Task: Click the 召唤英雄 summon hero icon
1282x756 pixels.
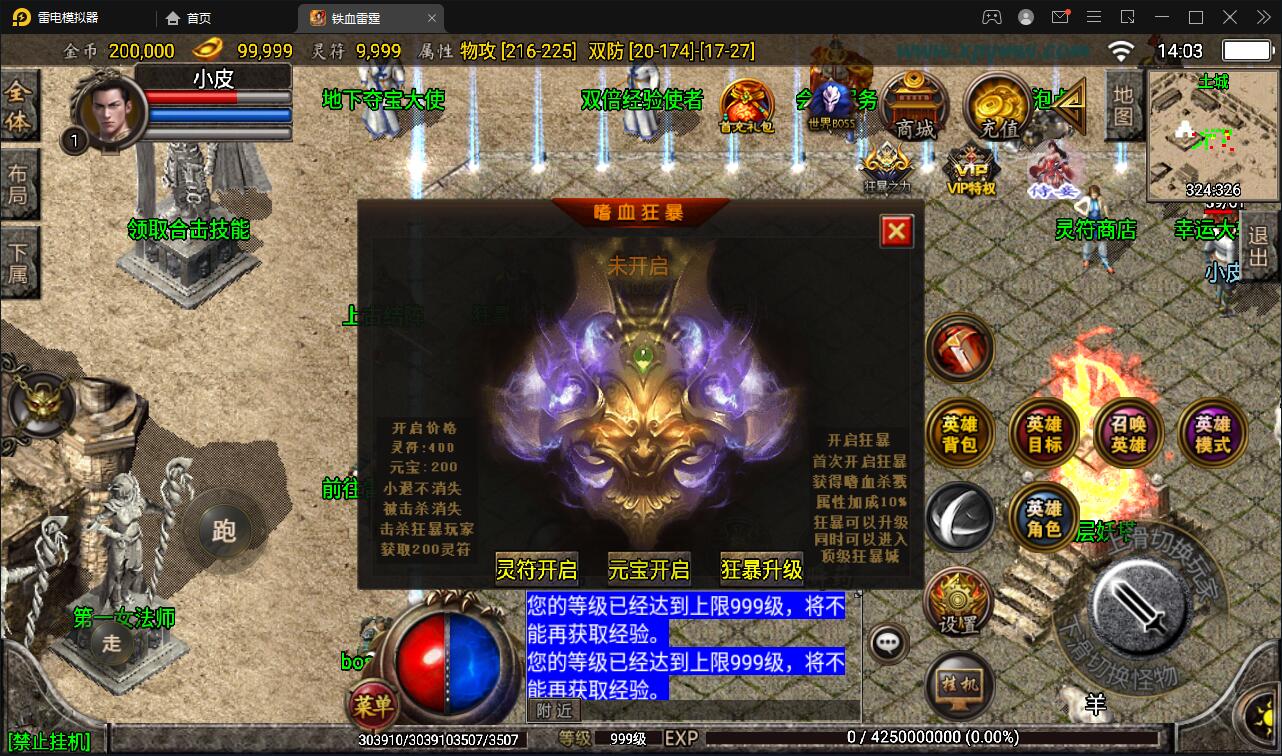Action: tap(1127, 432)
